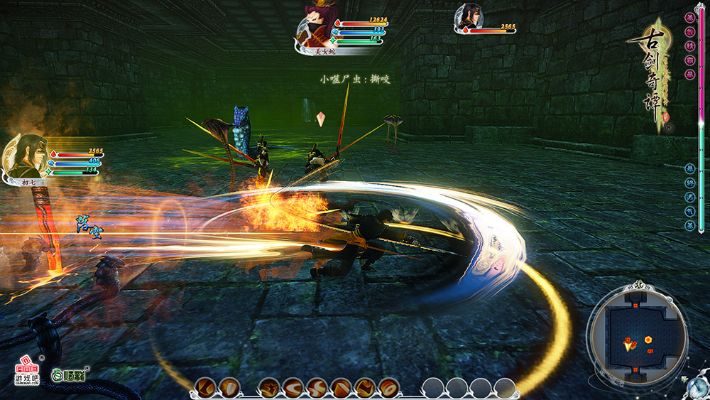Open the circular dungeon minimap

(x=637, y=336)
